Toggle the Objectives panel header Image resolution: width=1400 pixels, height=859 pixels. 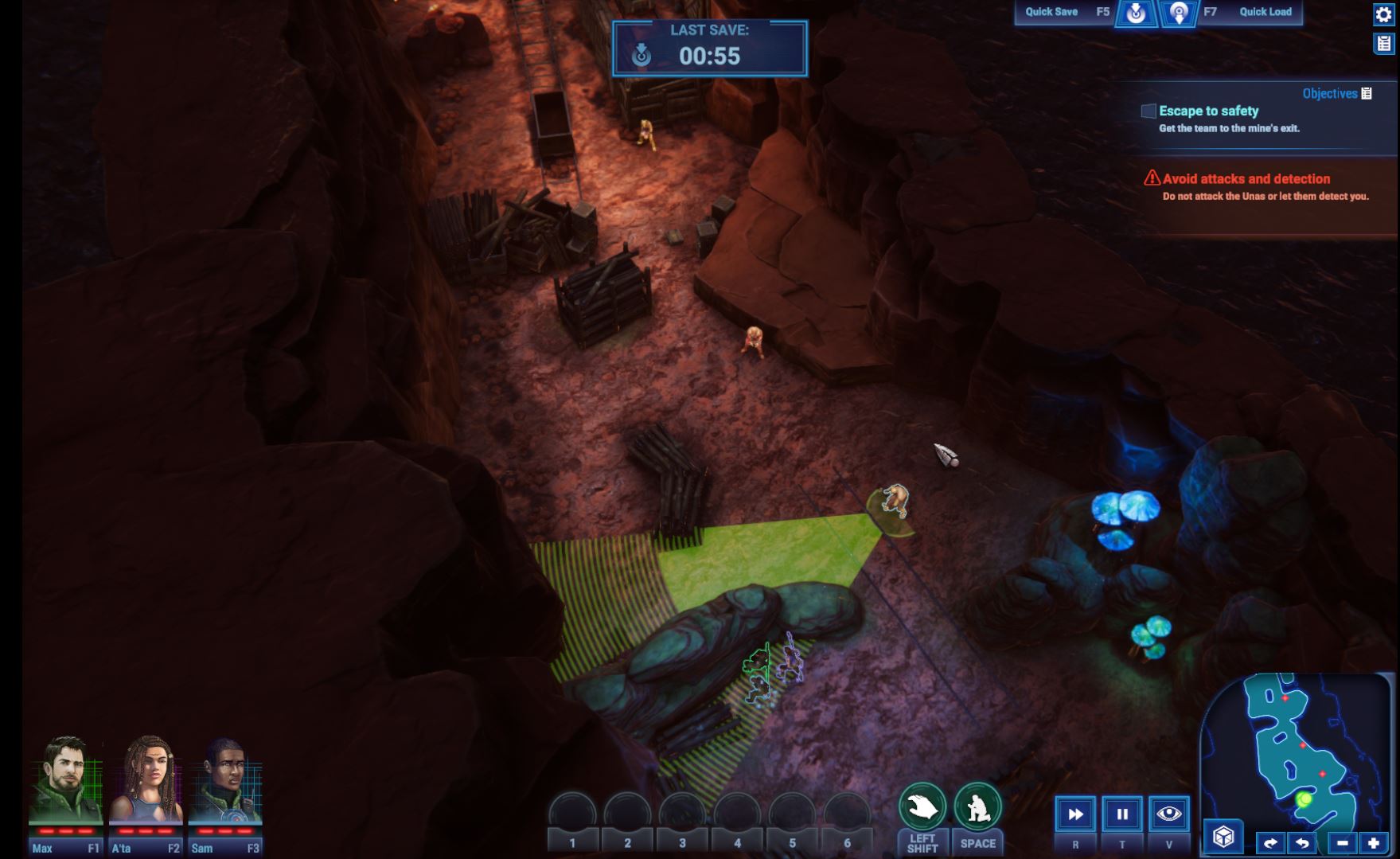pyautogui.click(x=1336, y=93)
